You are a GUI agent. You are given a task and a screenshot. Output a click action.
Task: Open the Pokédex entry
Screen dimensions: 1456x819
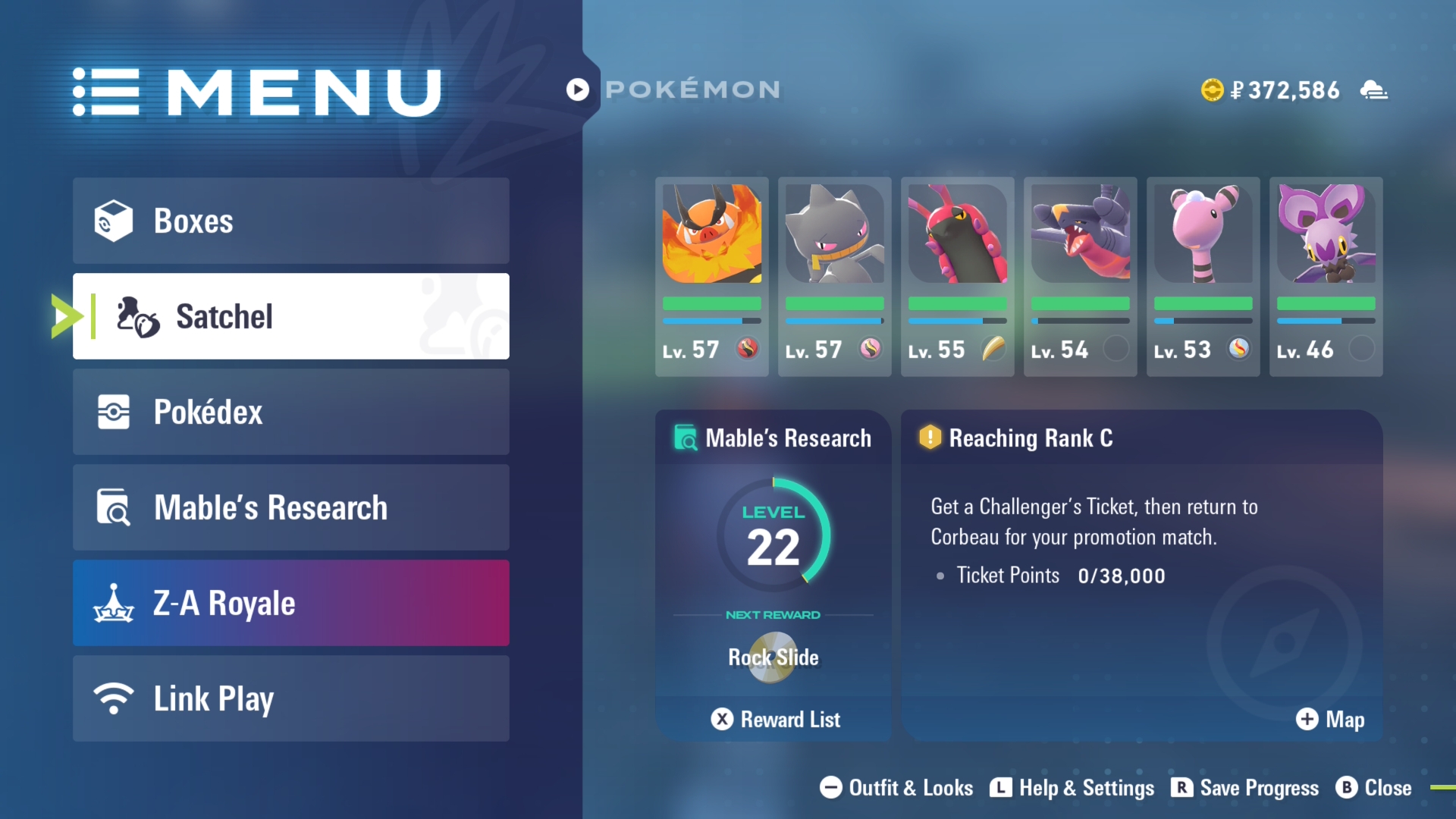290,412
